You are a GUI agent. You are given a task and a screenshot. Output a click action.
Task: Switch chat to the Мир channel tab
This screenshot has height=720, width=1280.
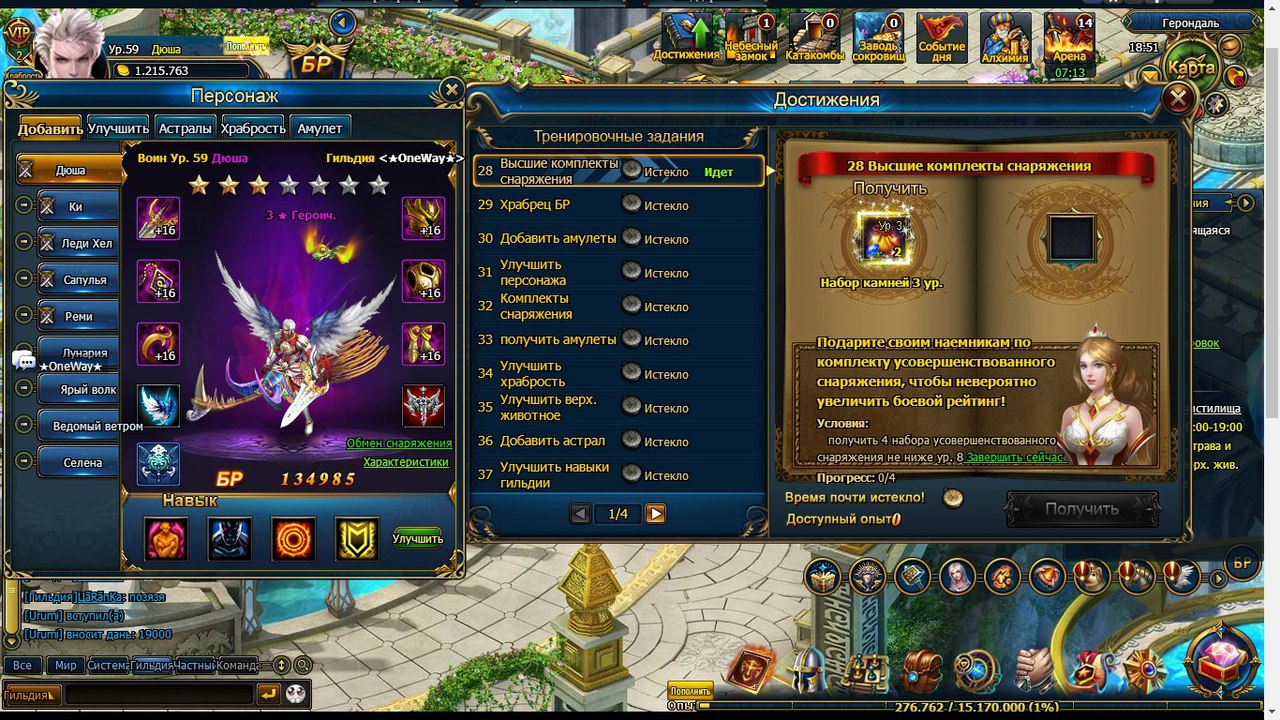coord(66,665)
